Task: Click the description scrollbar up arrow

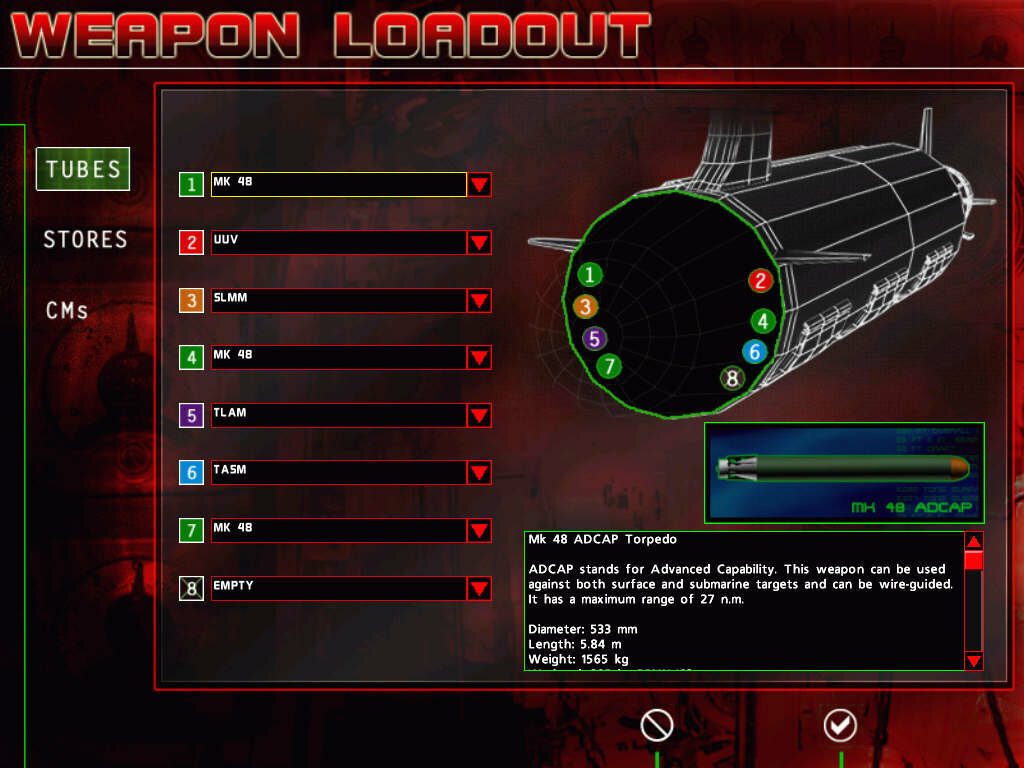Action: pyautogui.click(x=974, y=541)
